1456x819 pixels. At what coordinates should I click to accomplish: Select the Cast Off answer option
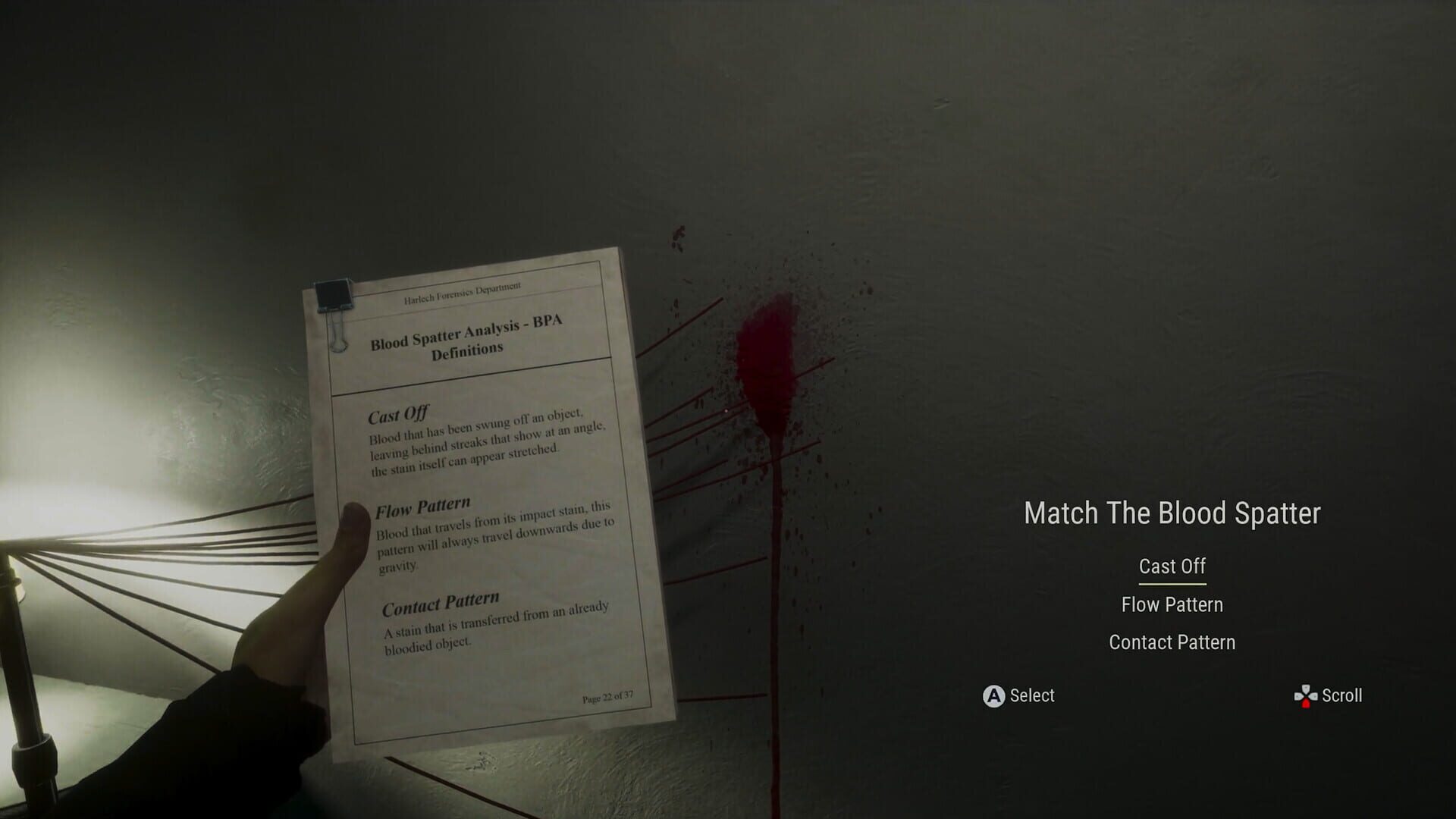pos(1172,566)
